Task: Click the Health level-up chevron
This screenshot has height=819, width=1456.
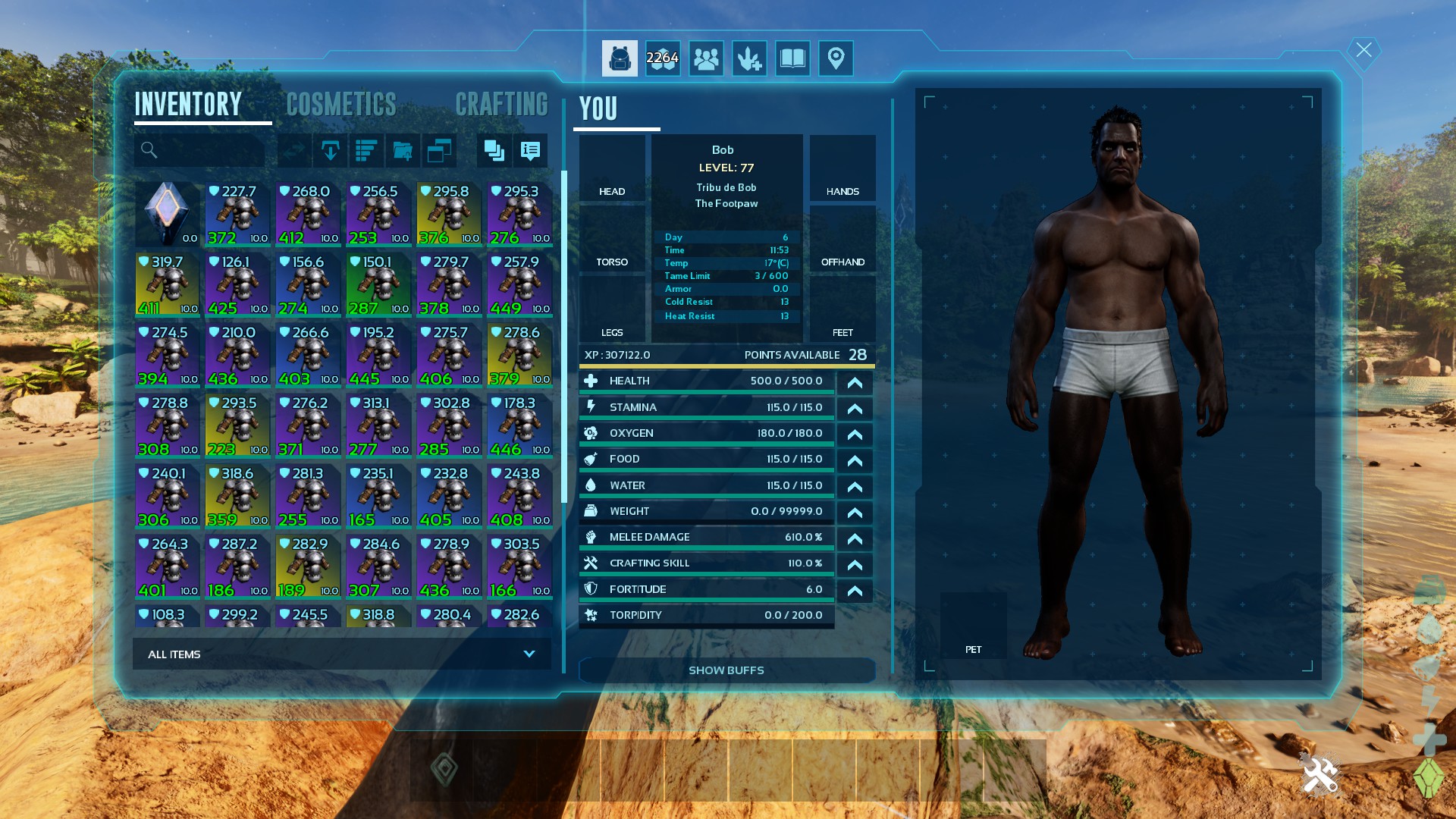Action: [855, 383]
